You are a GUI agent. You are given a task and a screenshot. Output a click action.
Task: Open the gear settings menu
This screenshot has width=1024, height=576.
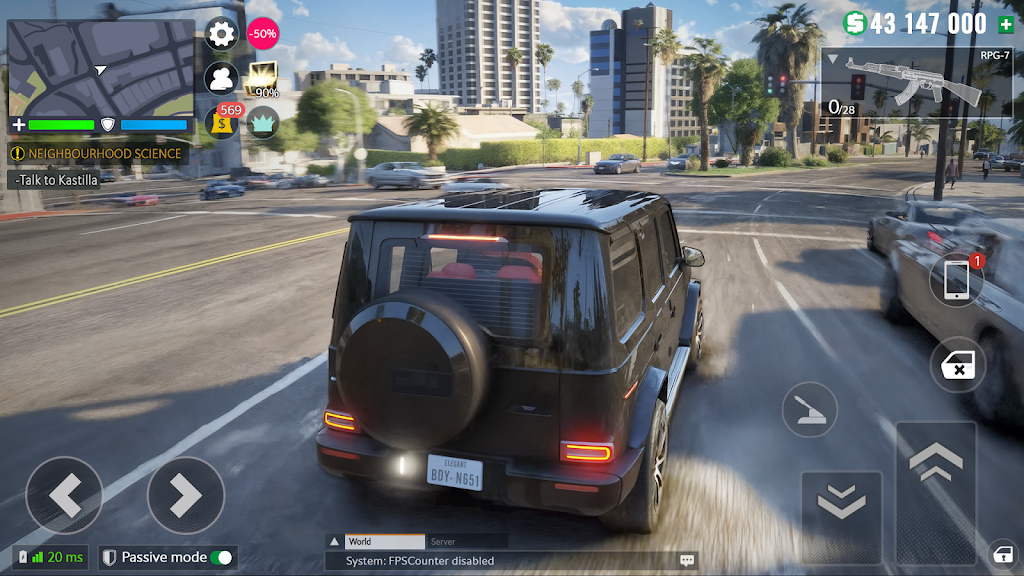pyautogui.click(x=221, y=34)
